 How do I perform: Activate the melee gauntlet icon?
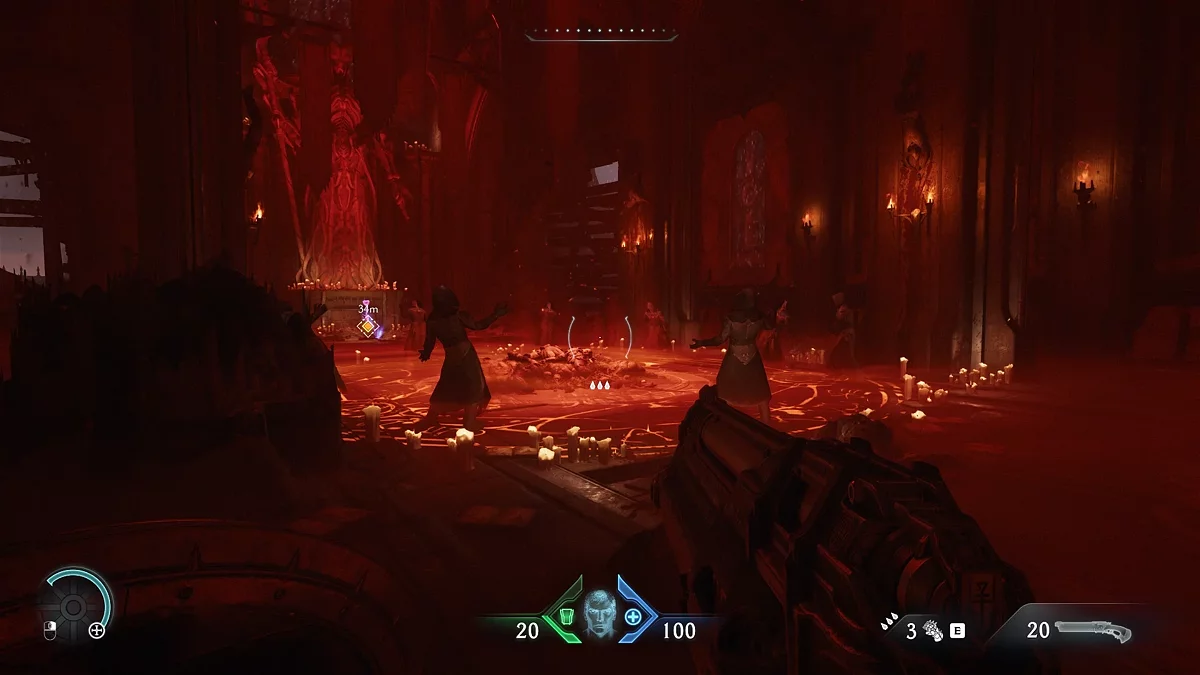(x=933, y=630)
